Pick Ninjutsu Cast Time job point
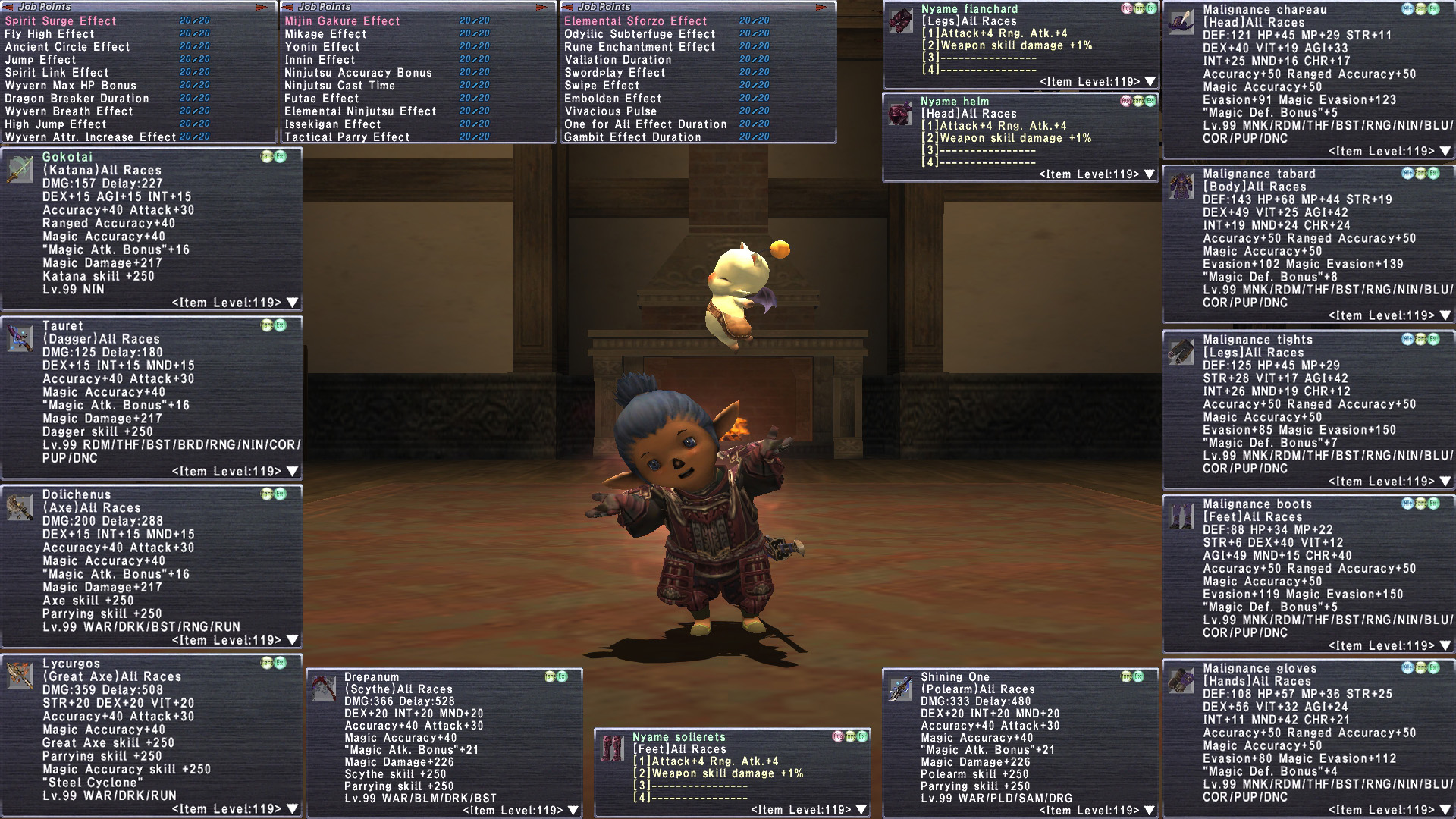 click(340, 86)
